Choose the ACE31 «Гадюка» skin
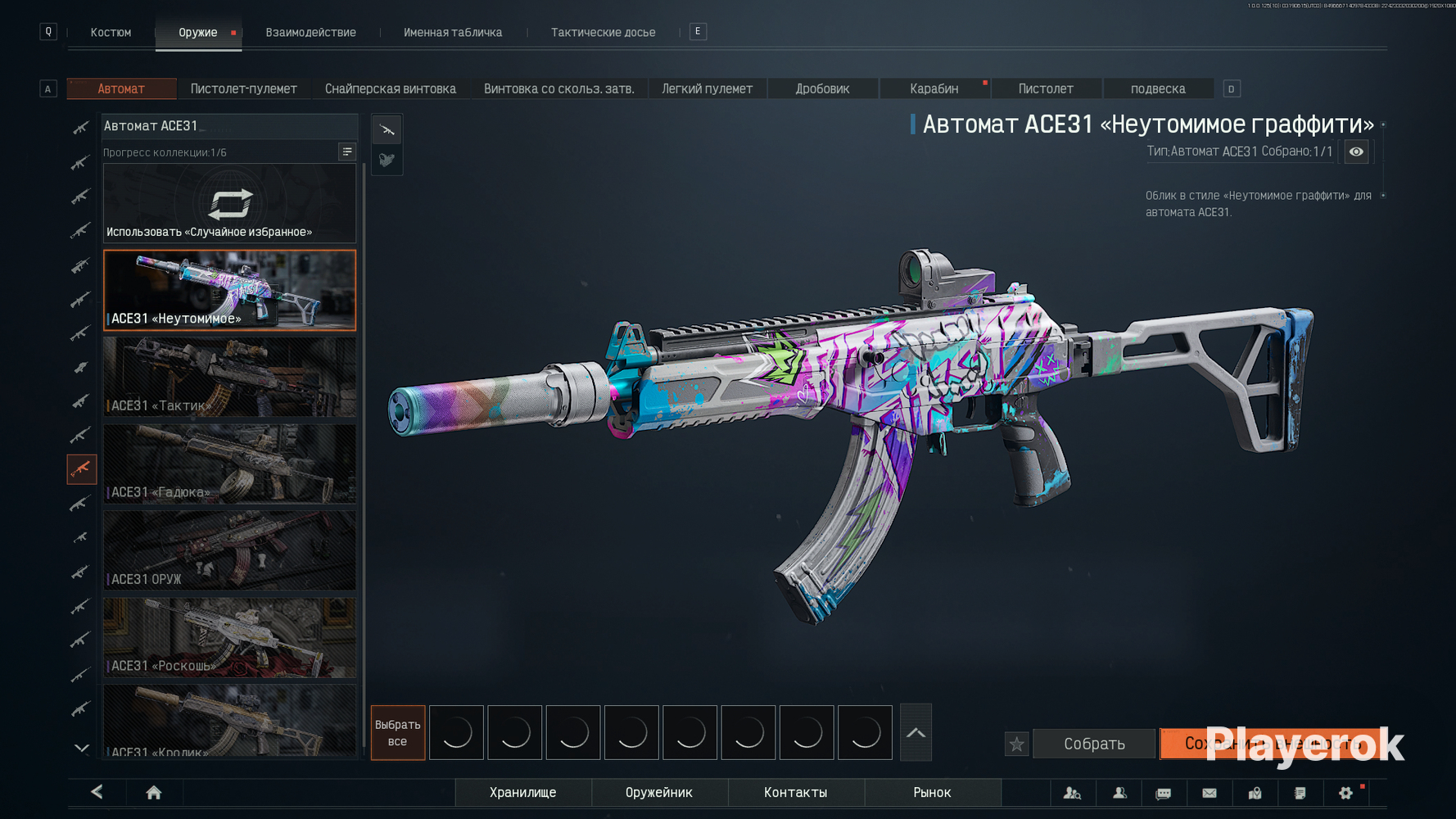The height and width of the screenshot is (819, 1456). (x=229, y=464)
